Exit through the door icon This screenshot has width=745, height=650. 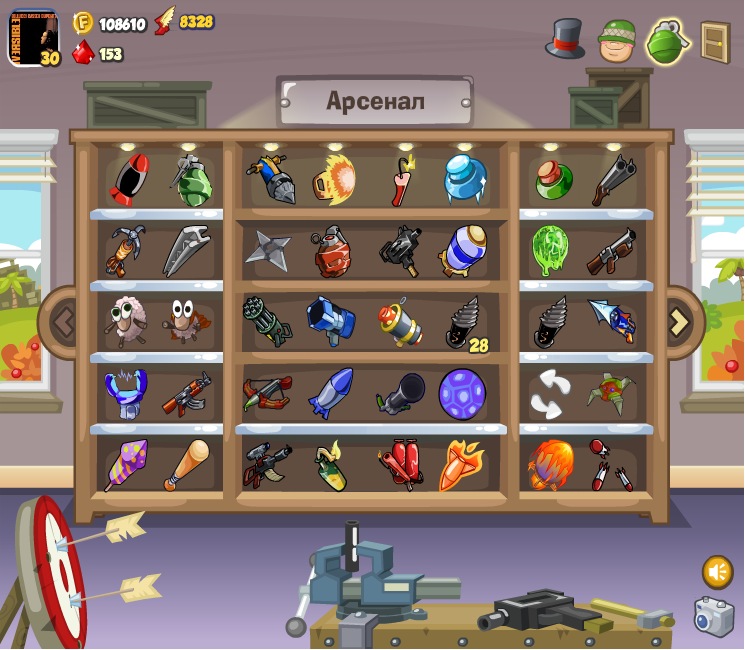click(x=714, y=42)
